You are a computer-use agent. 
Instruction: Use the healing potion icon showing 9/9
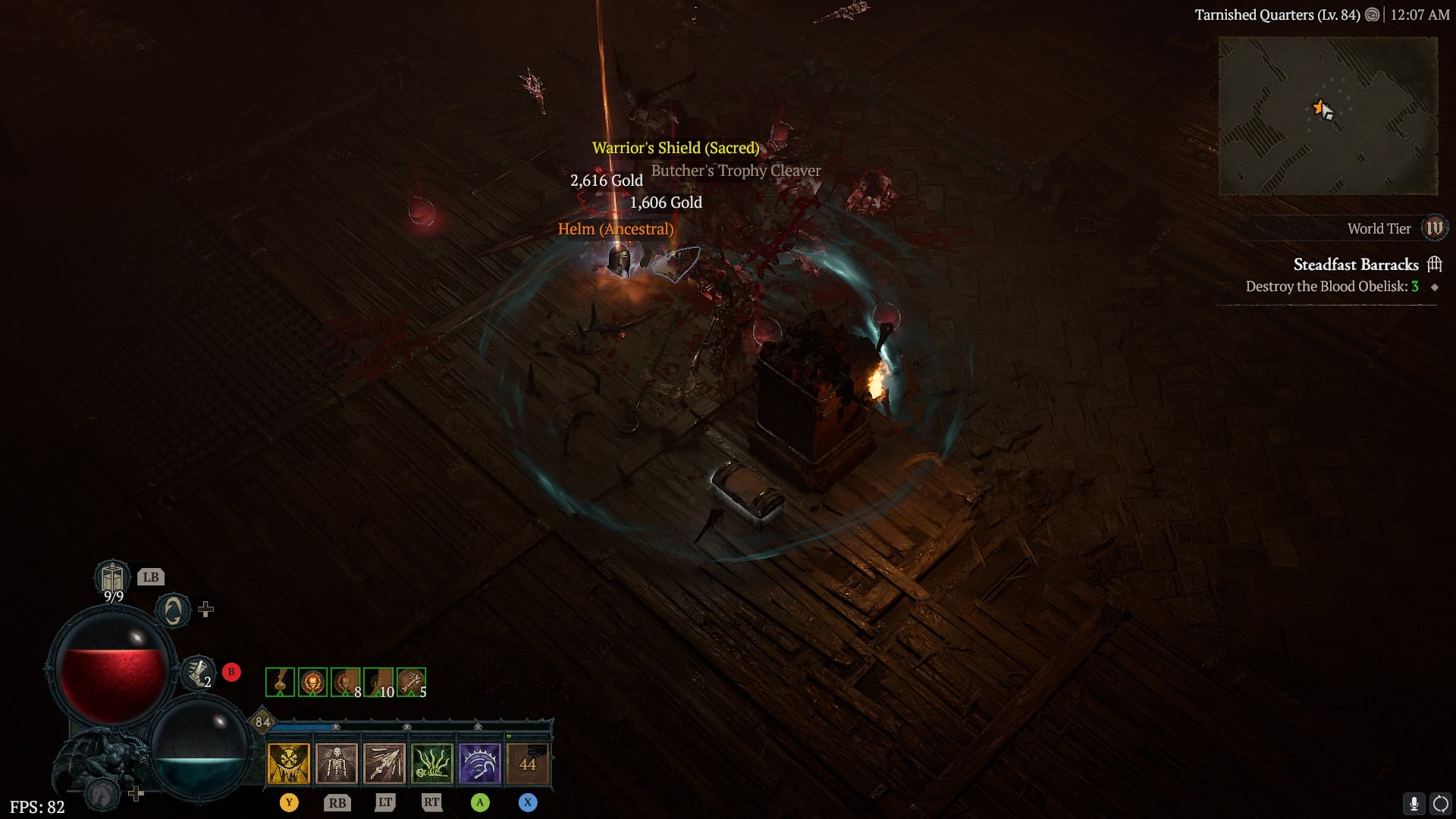coord(112,579)
